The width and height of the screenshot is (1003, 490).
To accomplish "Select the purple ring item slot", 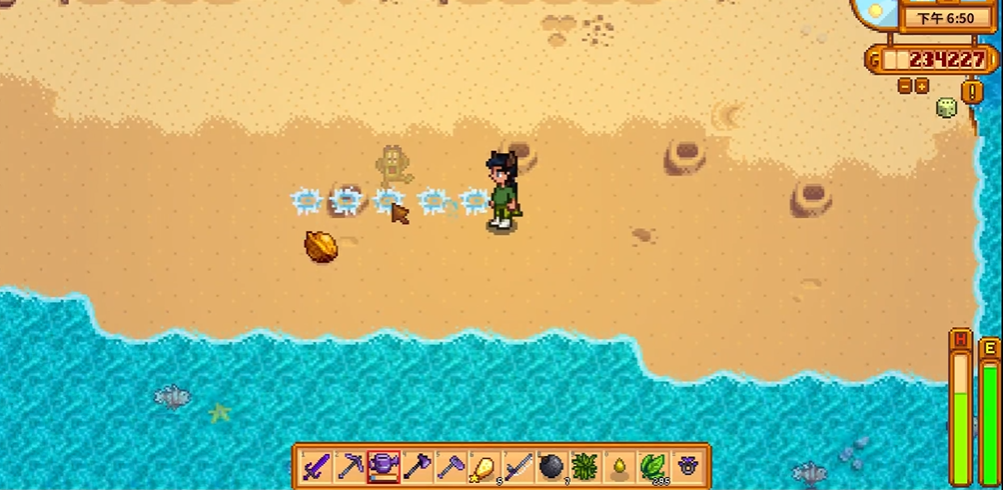I will (x=687, y=466).
